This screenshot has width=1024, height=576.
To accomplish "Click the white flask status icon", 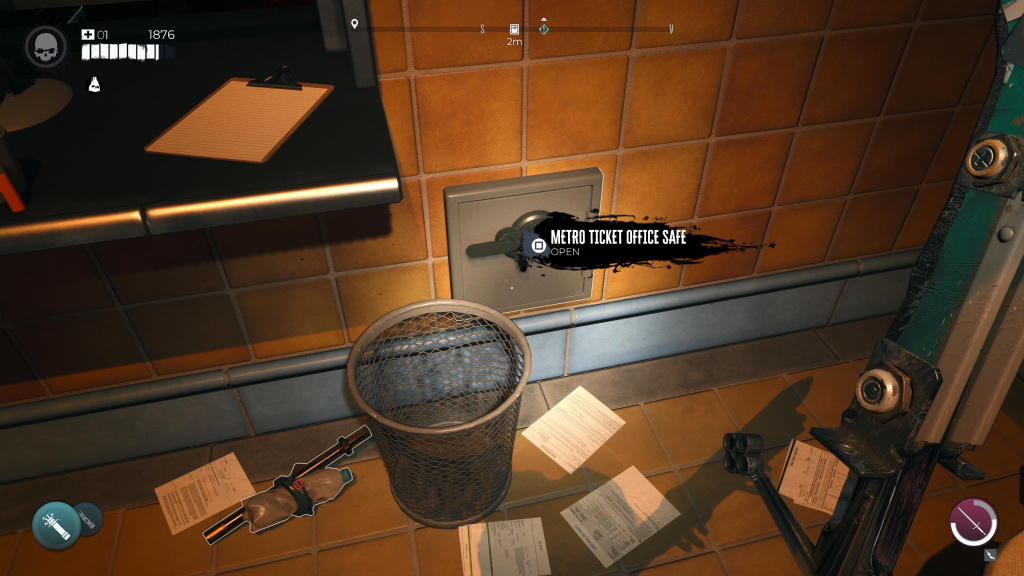I will [x=95, y=84].
